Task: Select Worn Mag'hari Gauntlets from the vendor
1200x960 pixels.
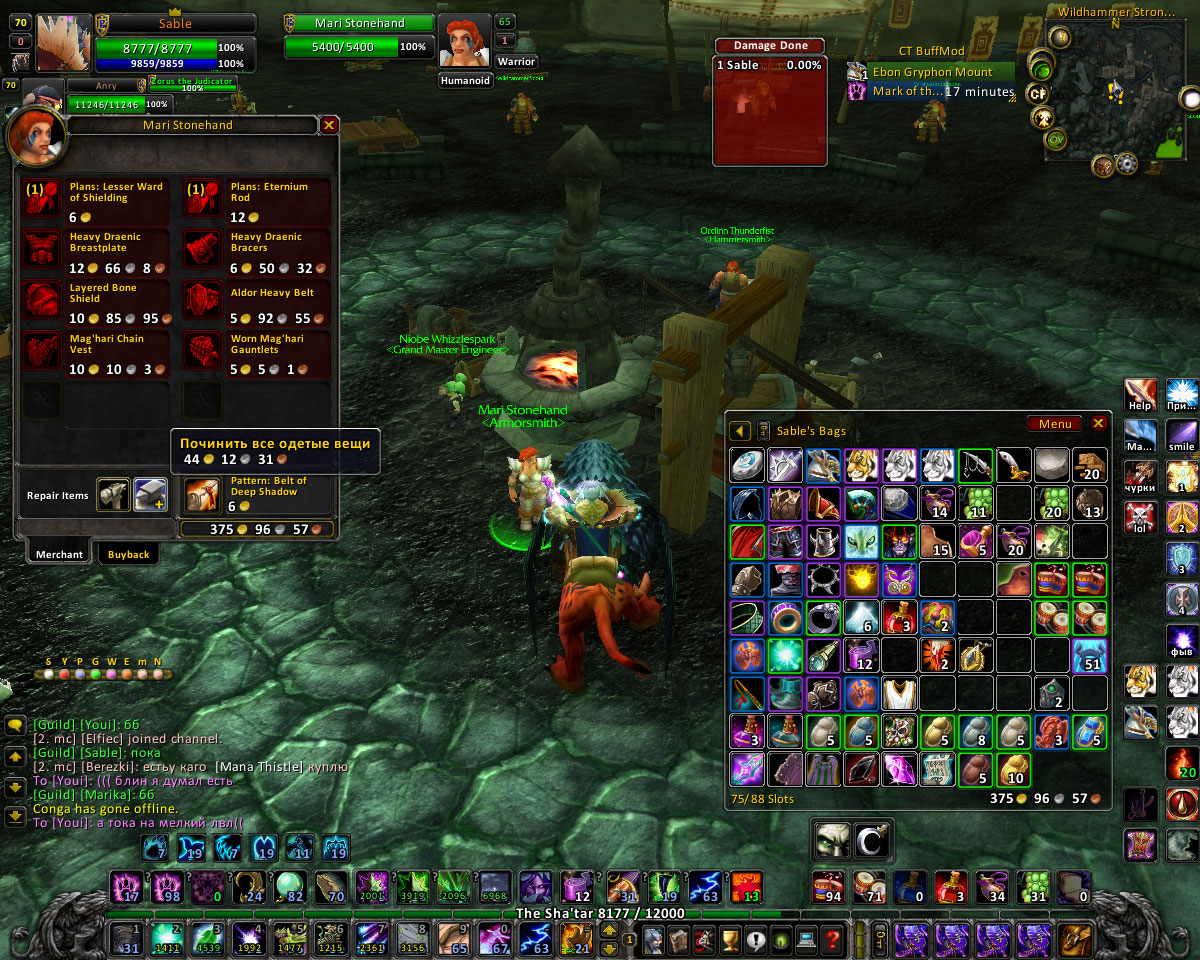Action: point(204,352)
